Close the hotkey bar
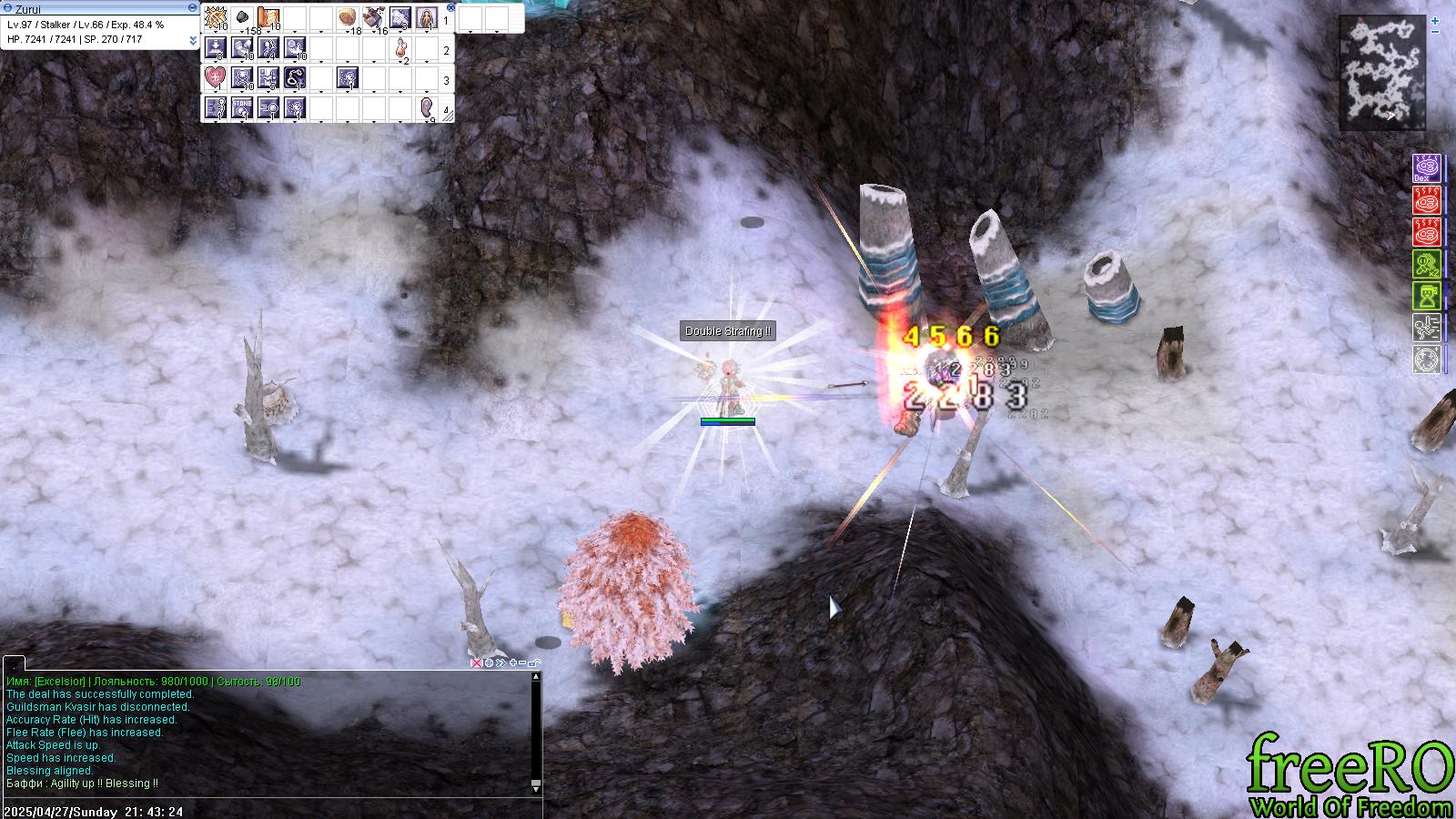Image resolution: width=1456 pixels, height=819 pixels. pyautogui.click(x=450, y=6)
